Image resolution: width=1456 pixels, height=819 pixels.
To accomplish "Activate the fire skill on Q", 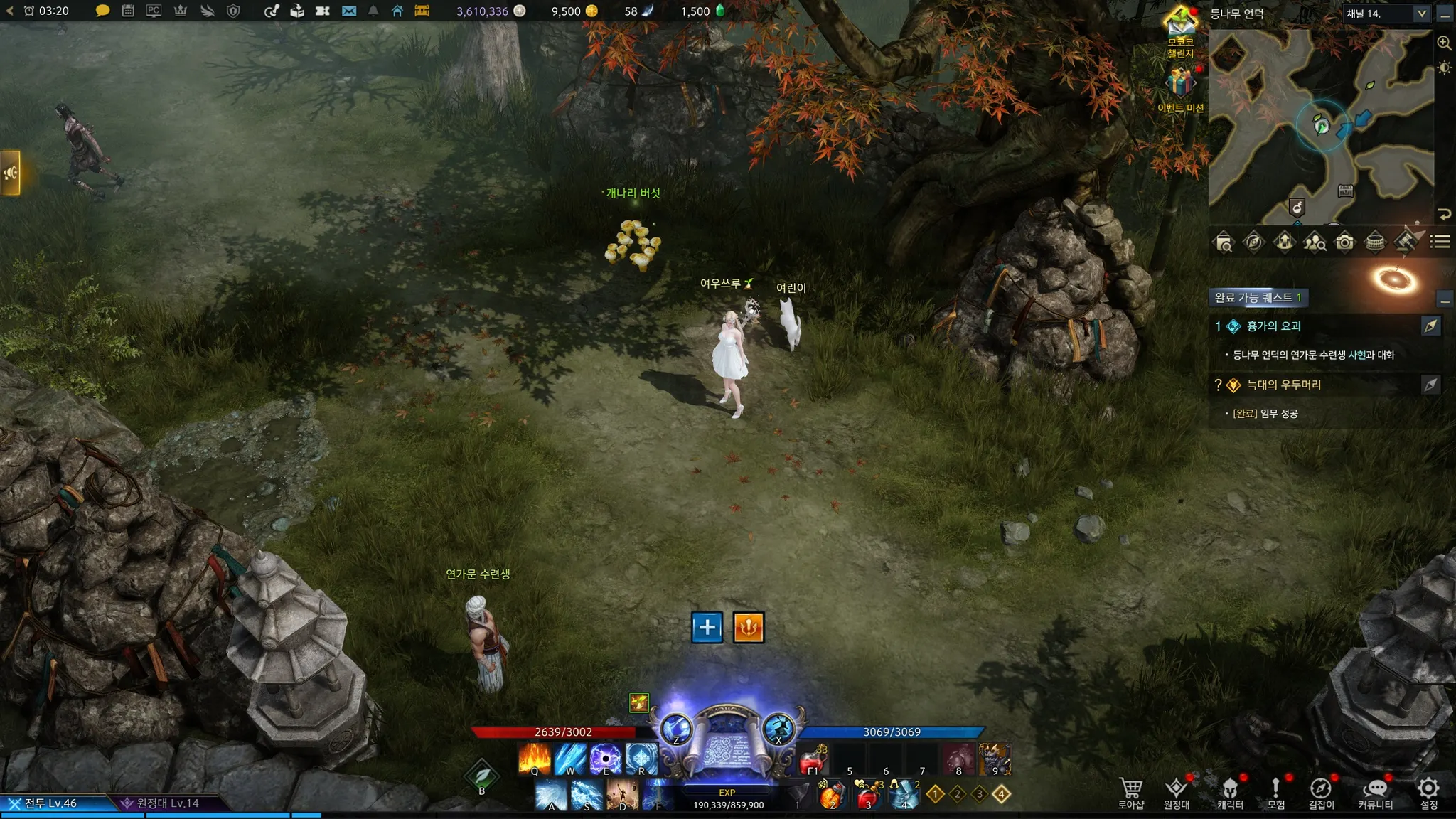I will (x=535, y=759).
